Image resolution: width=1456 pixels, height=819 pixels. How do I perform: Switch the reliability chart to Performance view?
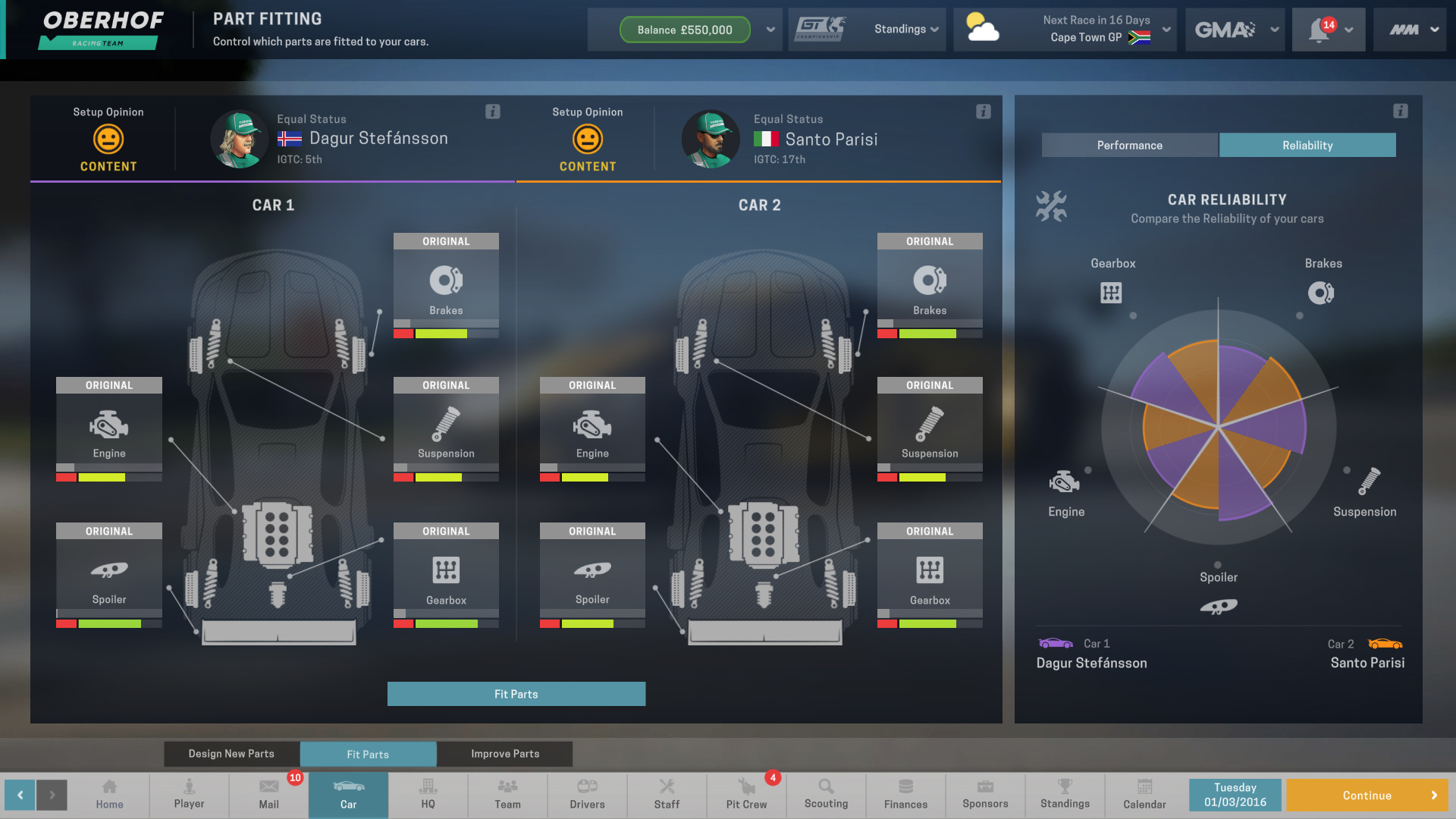1129,145
